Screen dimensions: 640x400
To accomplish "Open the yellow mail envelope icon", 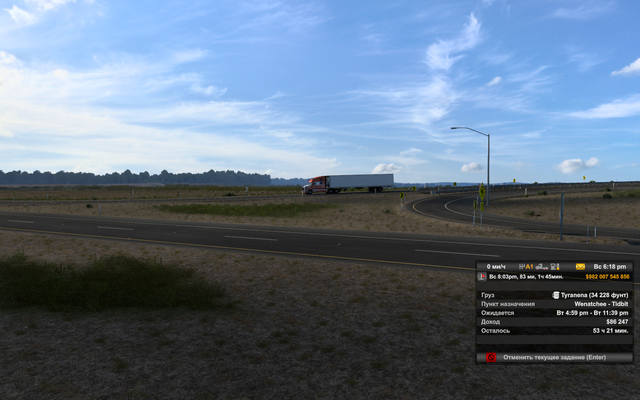I will 580,267.
